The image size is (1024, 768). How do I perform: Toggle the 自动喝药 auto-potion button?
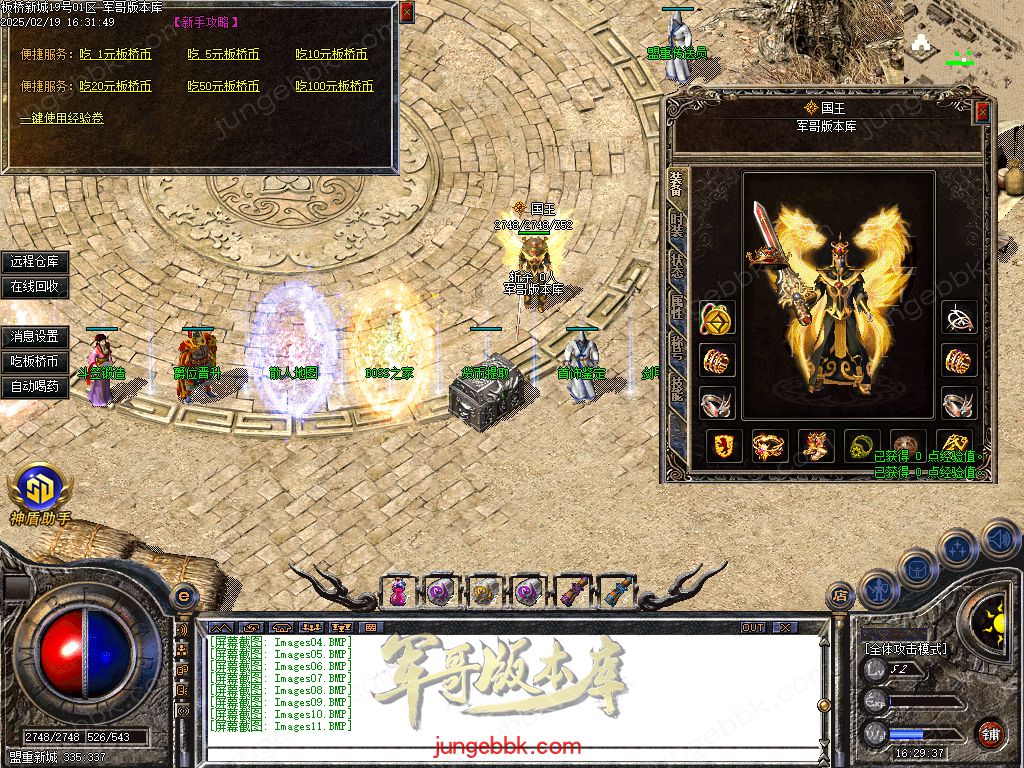(x=35, y=386)
